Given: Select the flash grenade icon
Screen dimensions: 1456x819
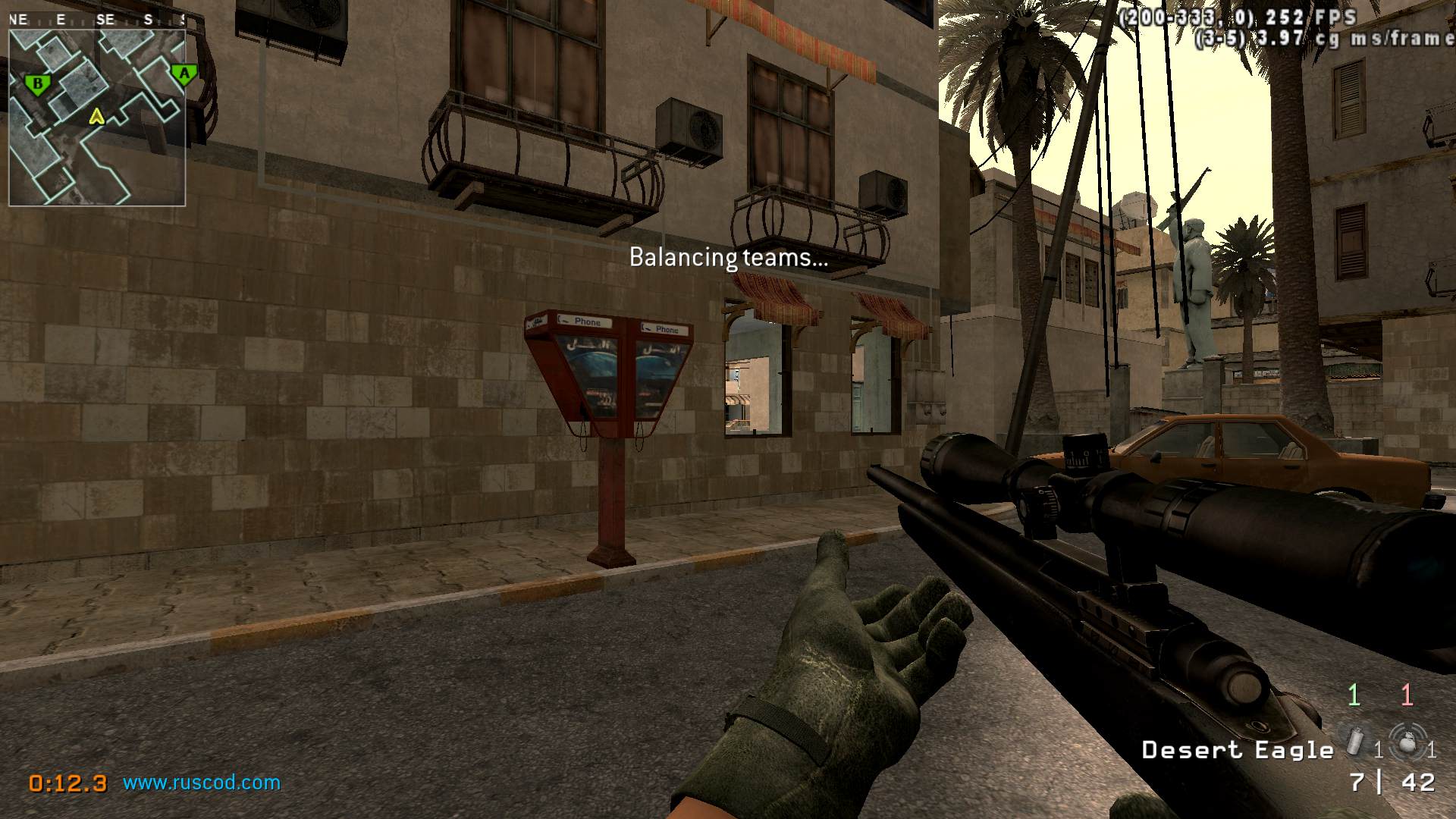Looking at the screenshot, I should pyautogui.click(x=1354, y=739).
